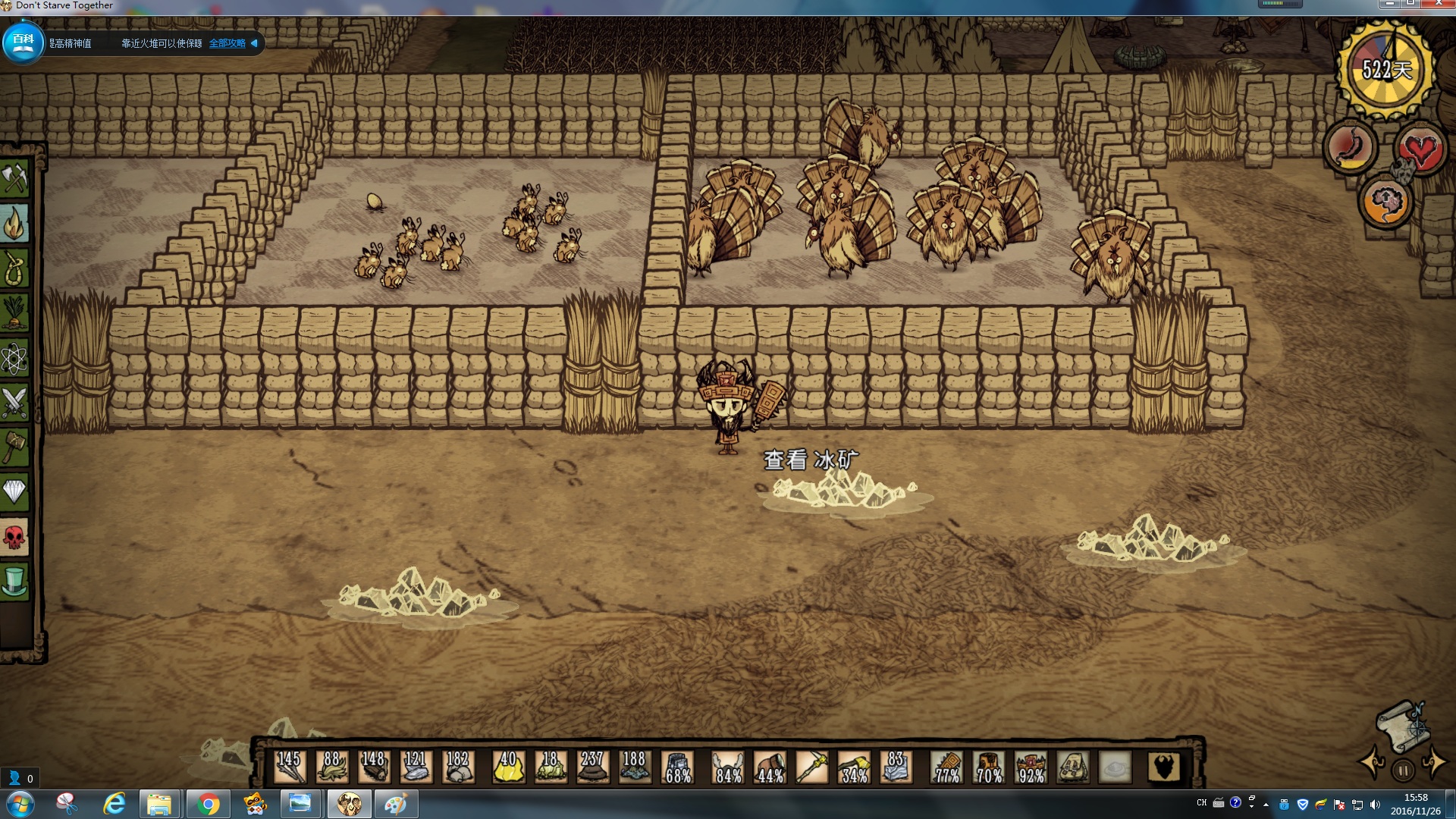Open the crossed swords Fight tab

tap(15, 402)
